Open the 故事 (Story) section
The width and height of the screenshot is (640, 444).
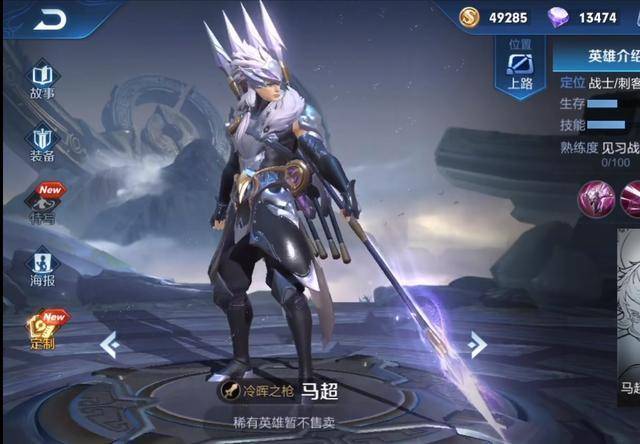[x=42, y=78]
